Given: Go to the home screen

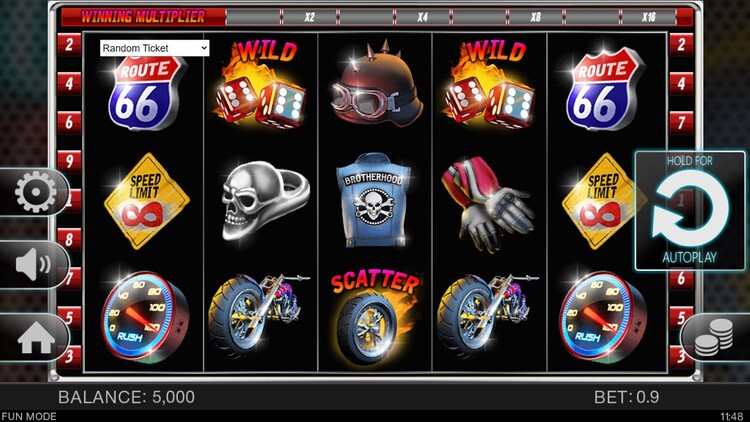Looking at the screenshot, I should (35, 338).
